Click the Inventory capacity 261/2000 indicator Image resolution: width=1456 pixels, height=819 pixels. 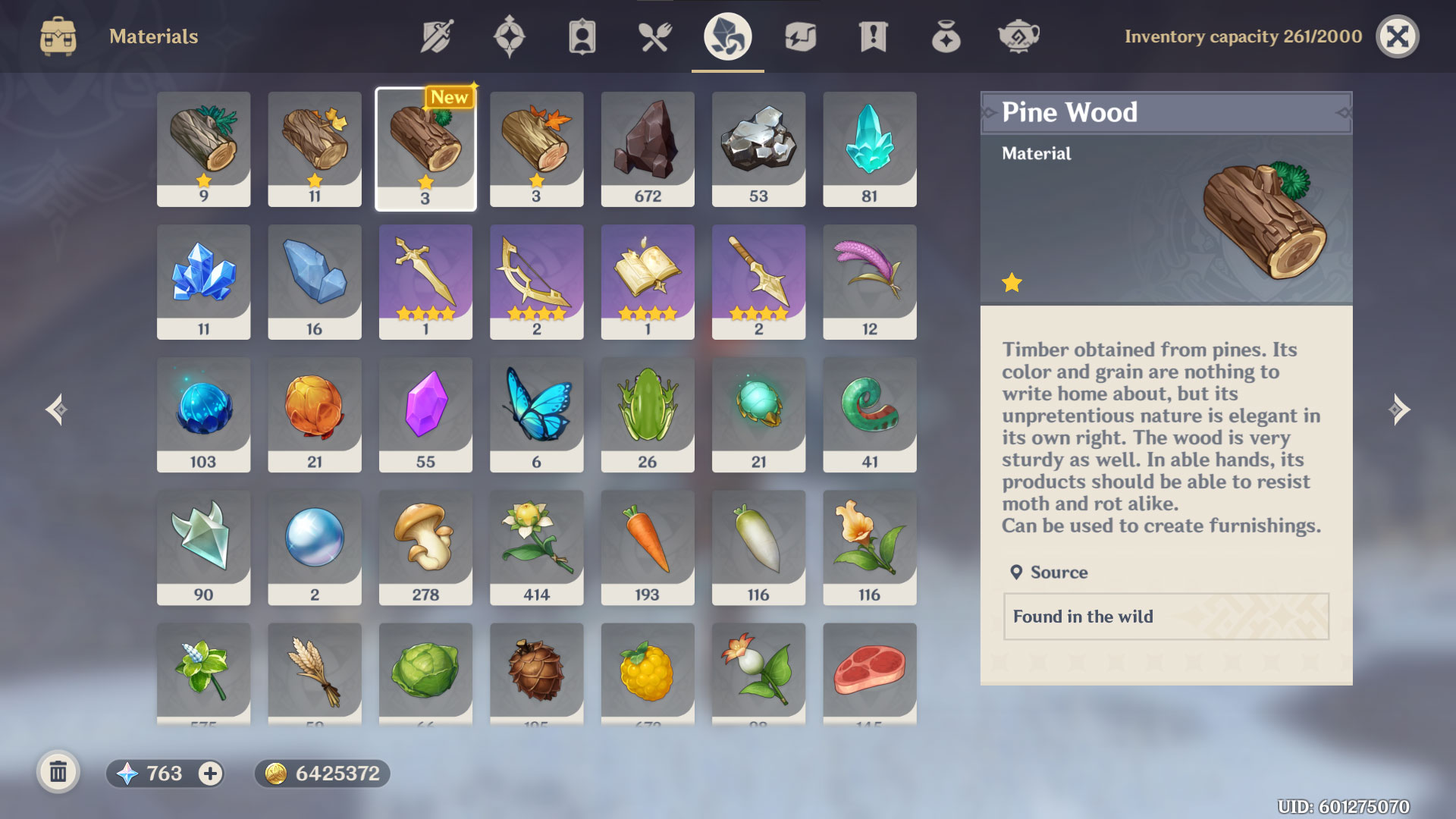(x=1245, y=36)
